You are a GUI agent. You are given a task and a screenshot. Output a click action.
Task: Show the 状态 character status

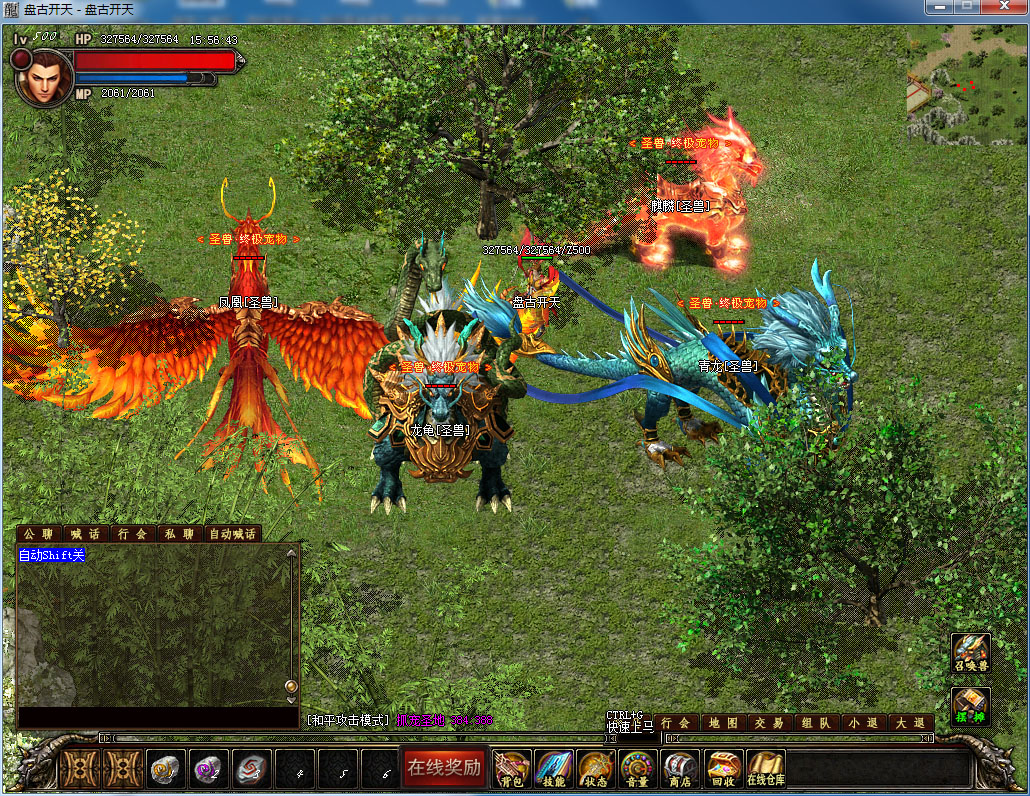[595, 769]
